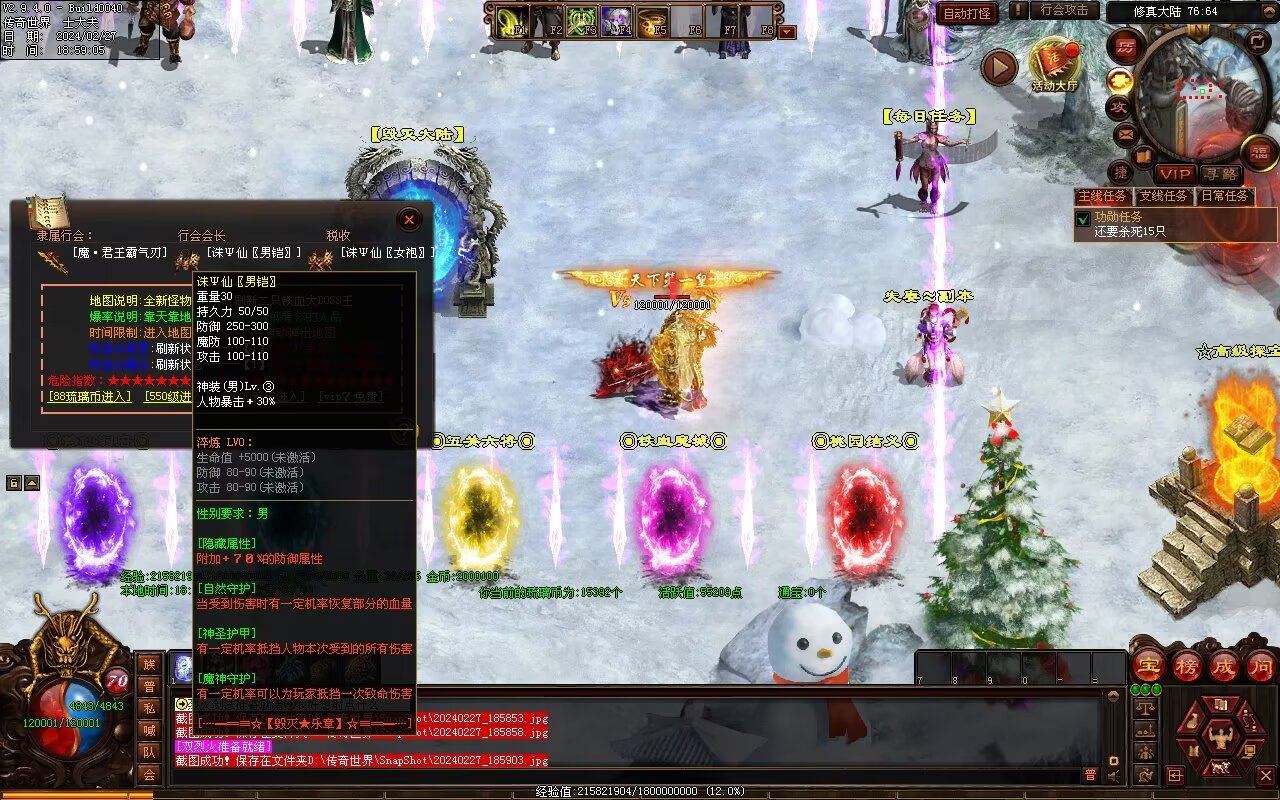Click the round play arrow button
Viewport: 1280px width, 800px height.
(x=999, y=67)
